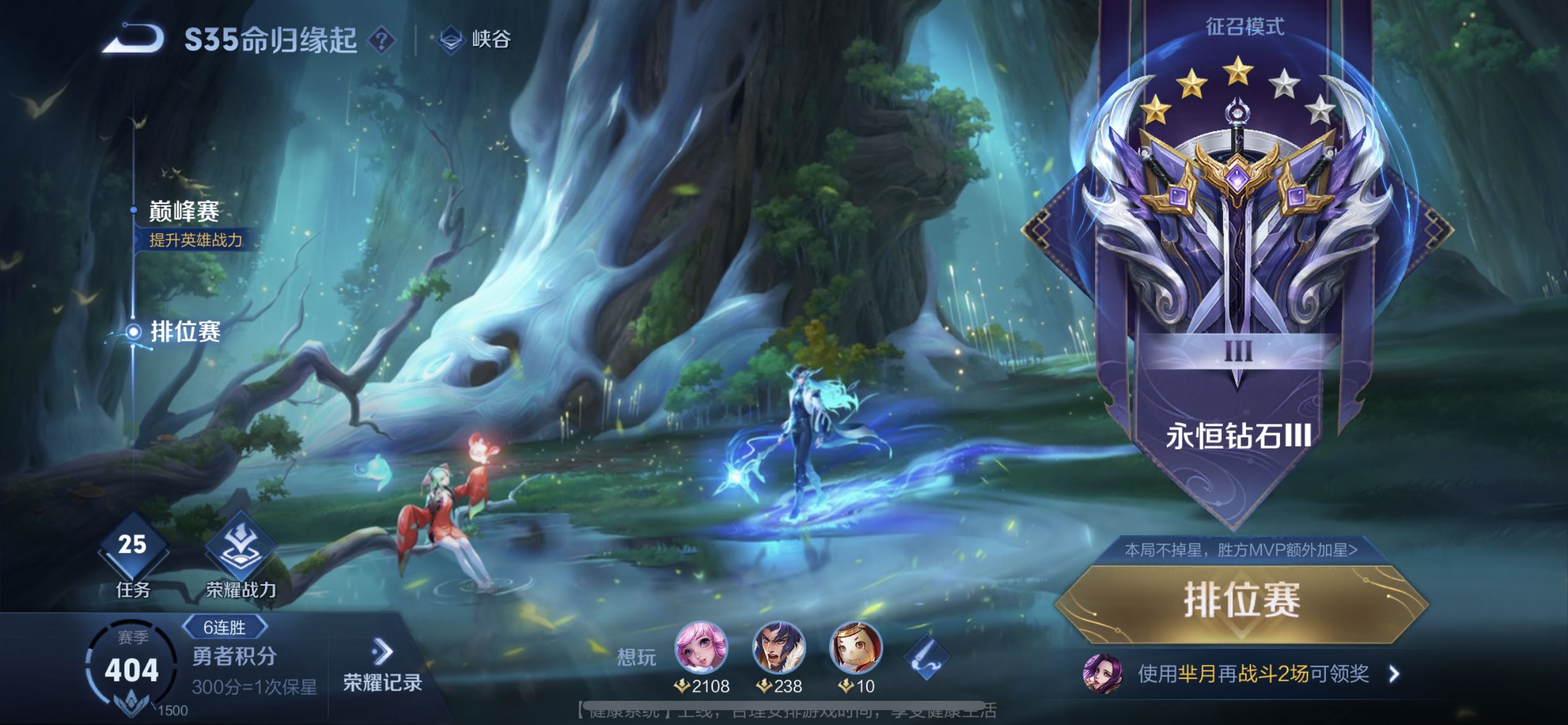Choose the pink-haired hero portrait
This screenshot has height=725, width=1568.
point(700,648)
